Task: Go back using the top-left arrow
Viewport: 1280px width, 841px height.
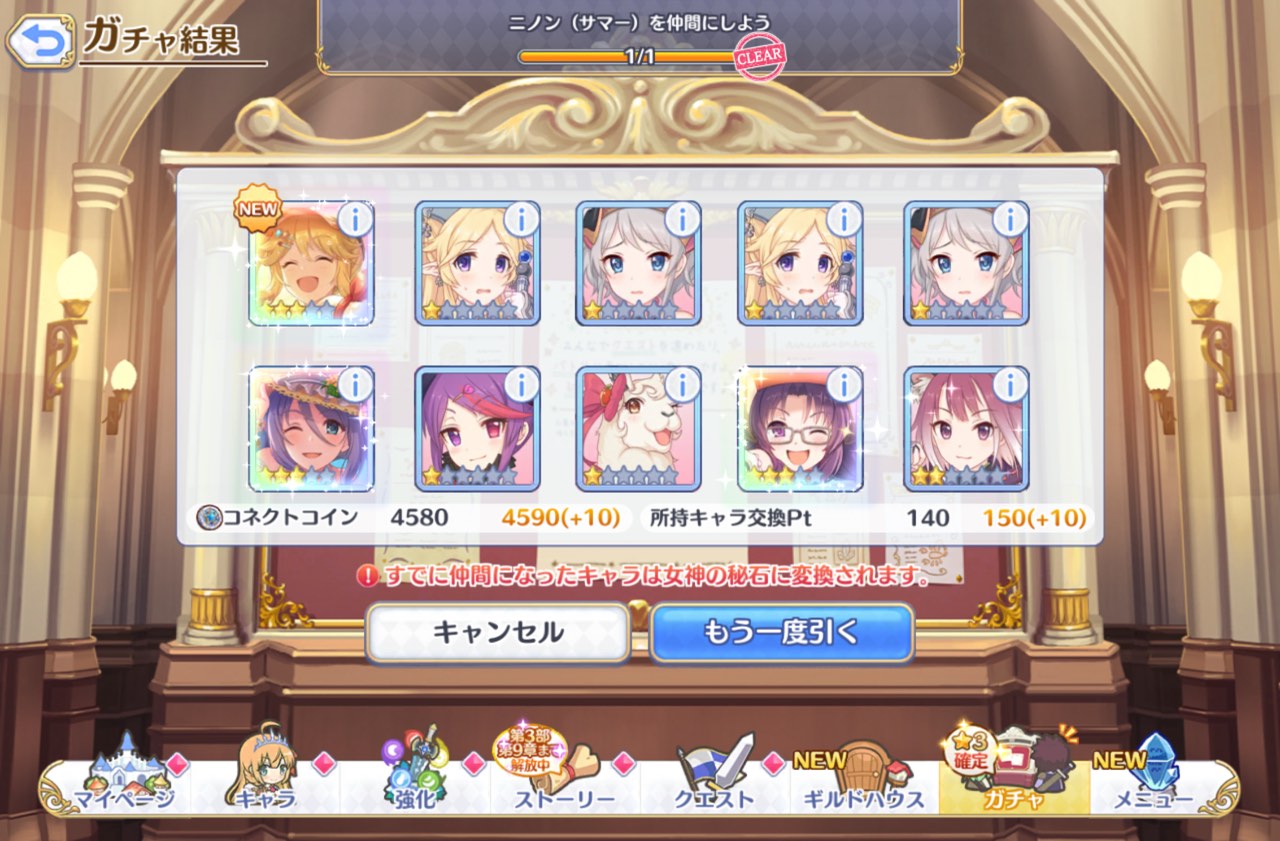Action: click(40, 40)
